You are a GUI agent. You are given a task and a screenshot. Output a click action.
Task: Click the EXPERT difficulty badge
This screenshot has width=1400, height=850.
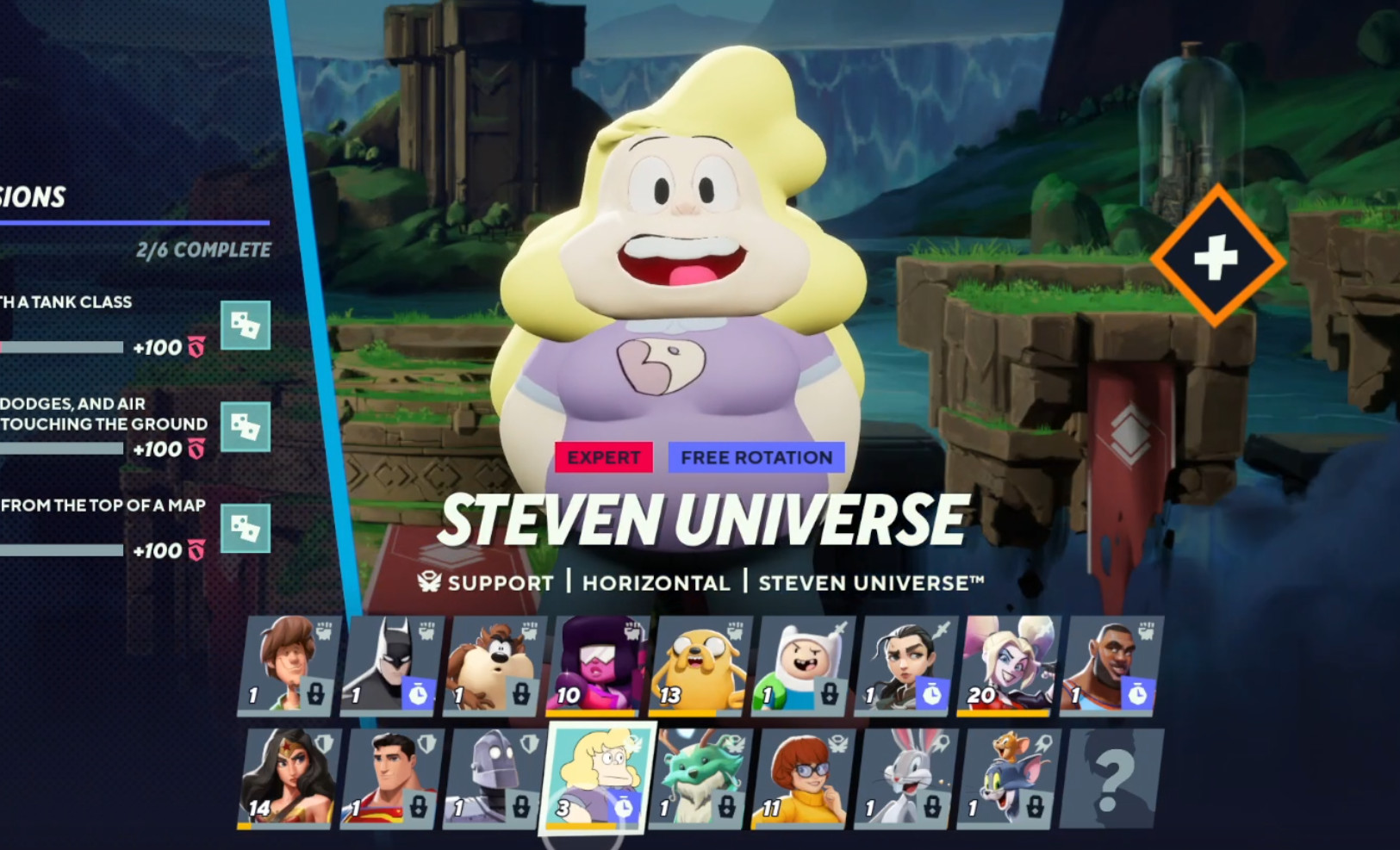(604, 457)
